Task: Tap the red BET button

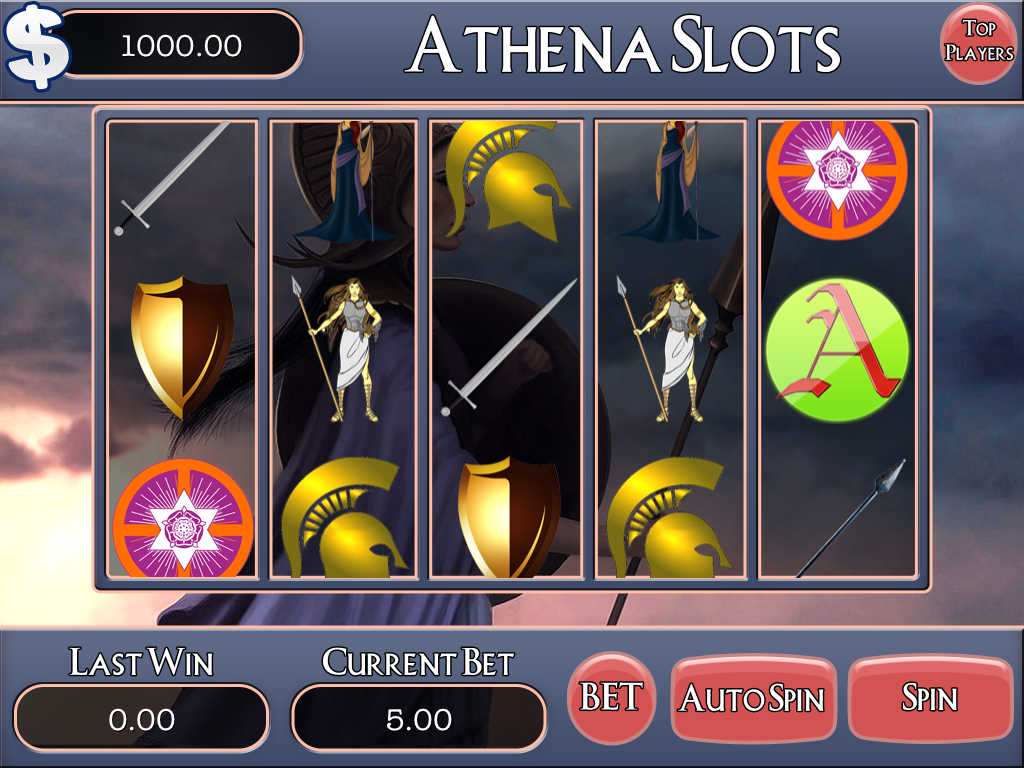Action: coord(611,697)
